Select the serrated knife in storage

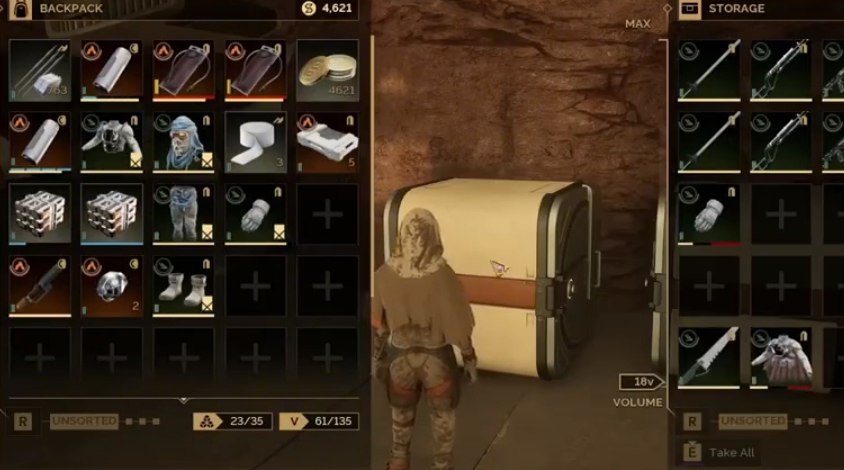(709, 357)
